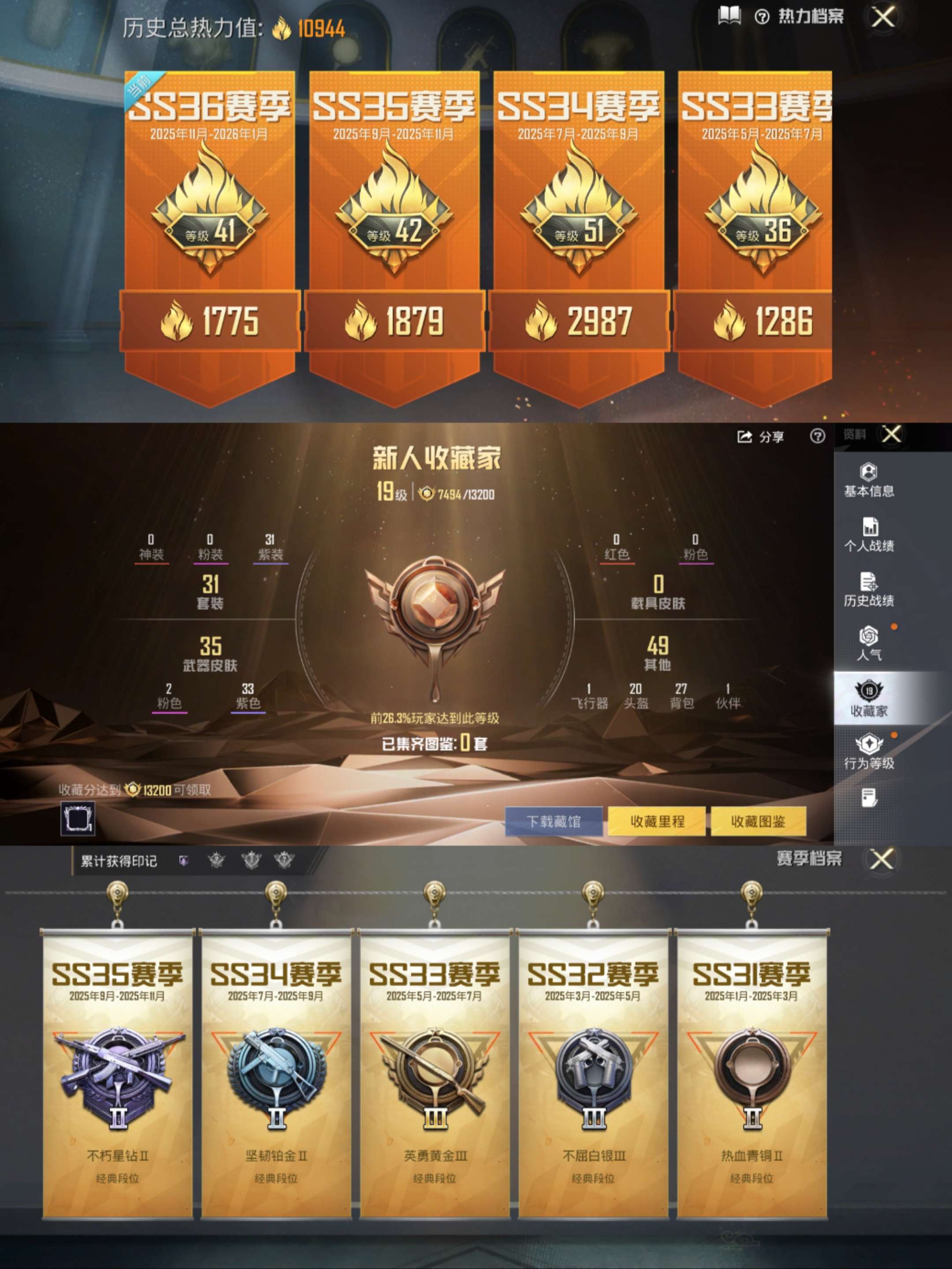Open 收藏图鉴 collection catalog
Viewport: 952px width, 1269px height.
(x=758, y=822)
